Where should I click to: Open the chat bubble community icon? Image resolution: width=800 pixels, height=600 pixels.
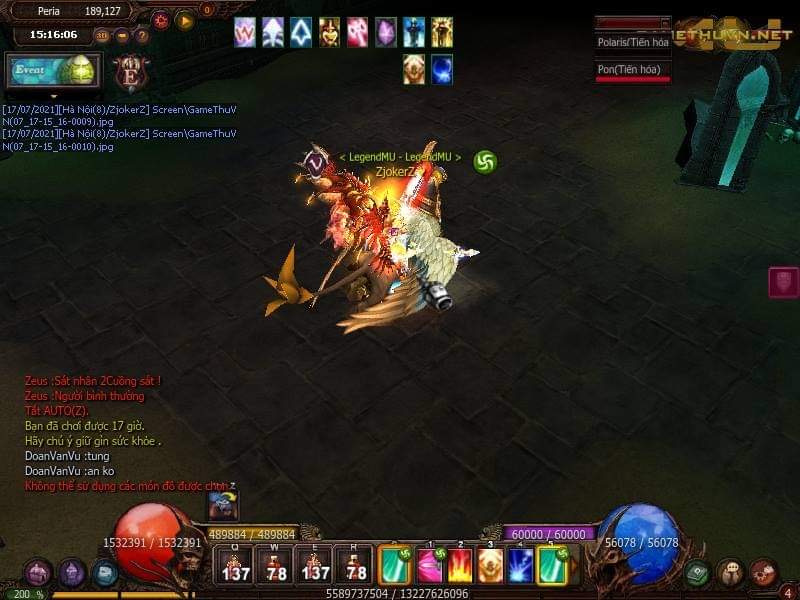coord(731,573)
